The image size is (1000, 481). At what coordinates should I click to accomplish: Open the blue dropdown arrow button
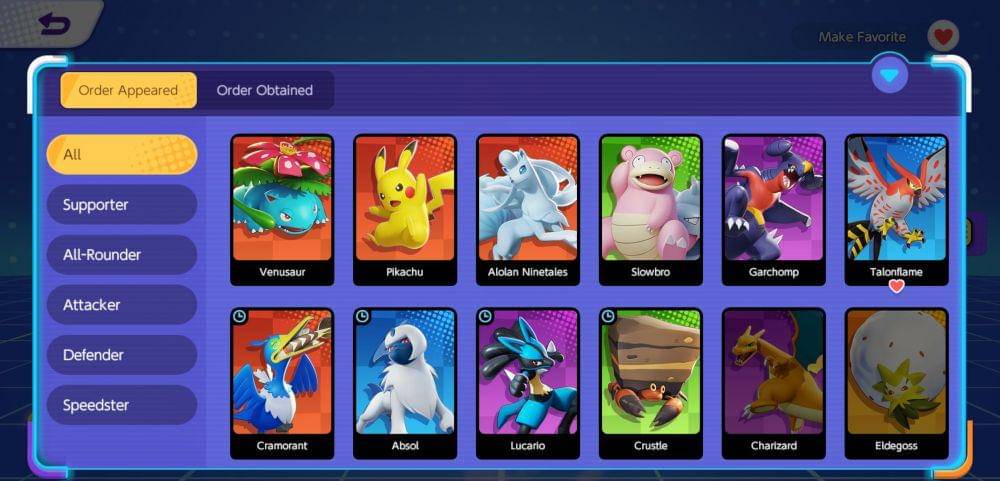pos(889,74)
